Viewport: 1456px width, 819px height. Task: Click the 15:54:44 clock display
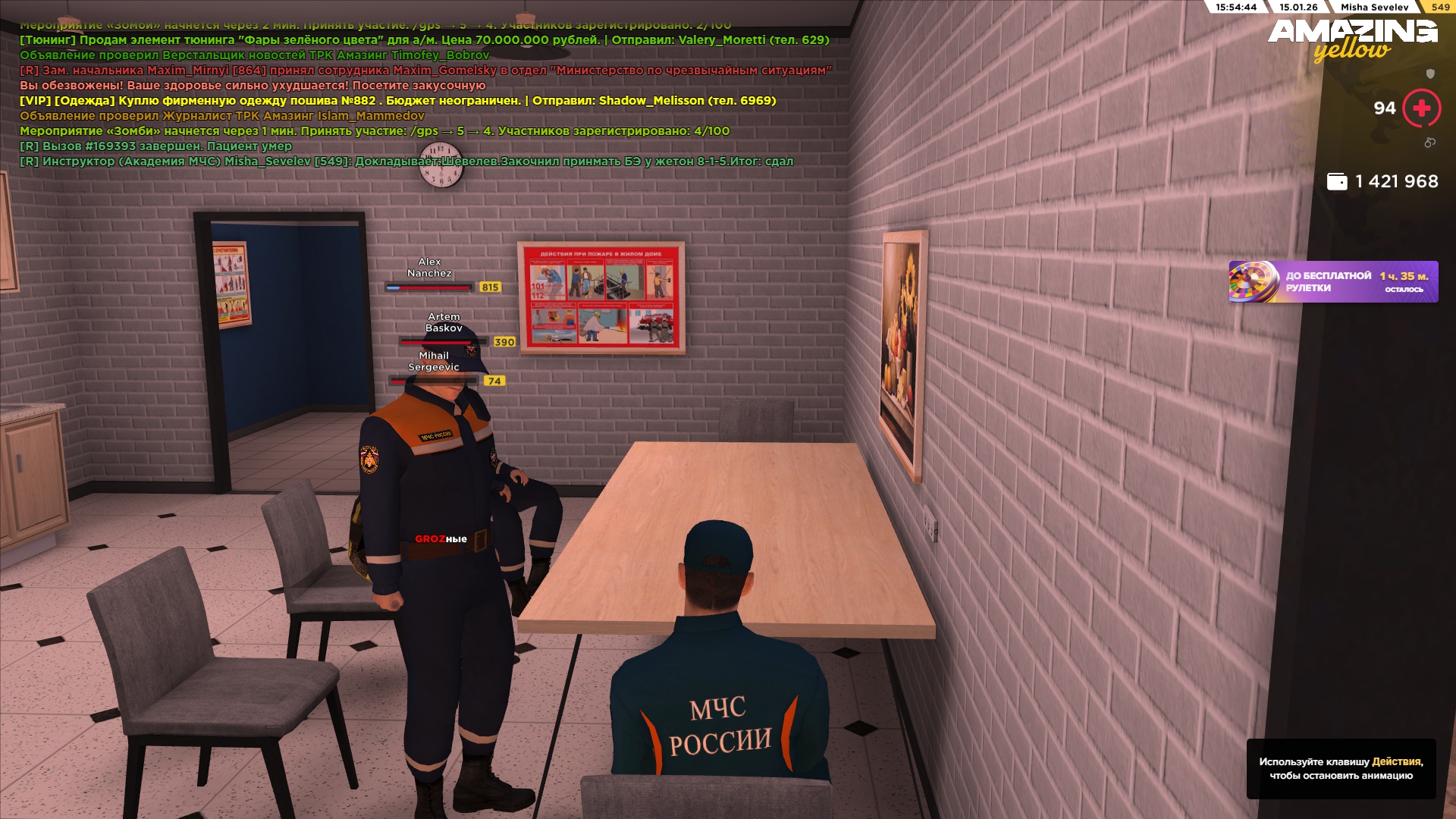(x=1235, y=7)
